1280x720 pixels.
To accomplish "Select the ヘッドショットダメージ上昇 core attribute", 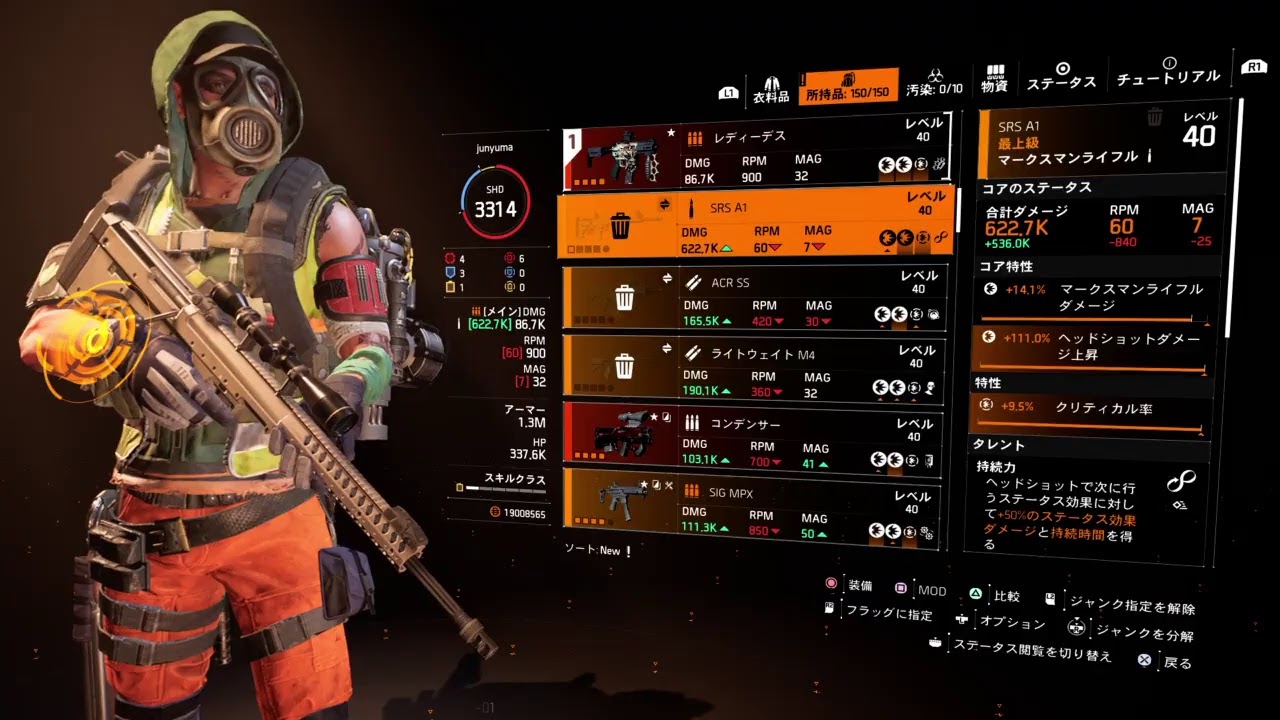I will click(1095, 348).
